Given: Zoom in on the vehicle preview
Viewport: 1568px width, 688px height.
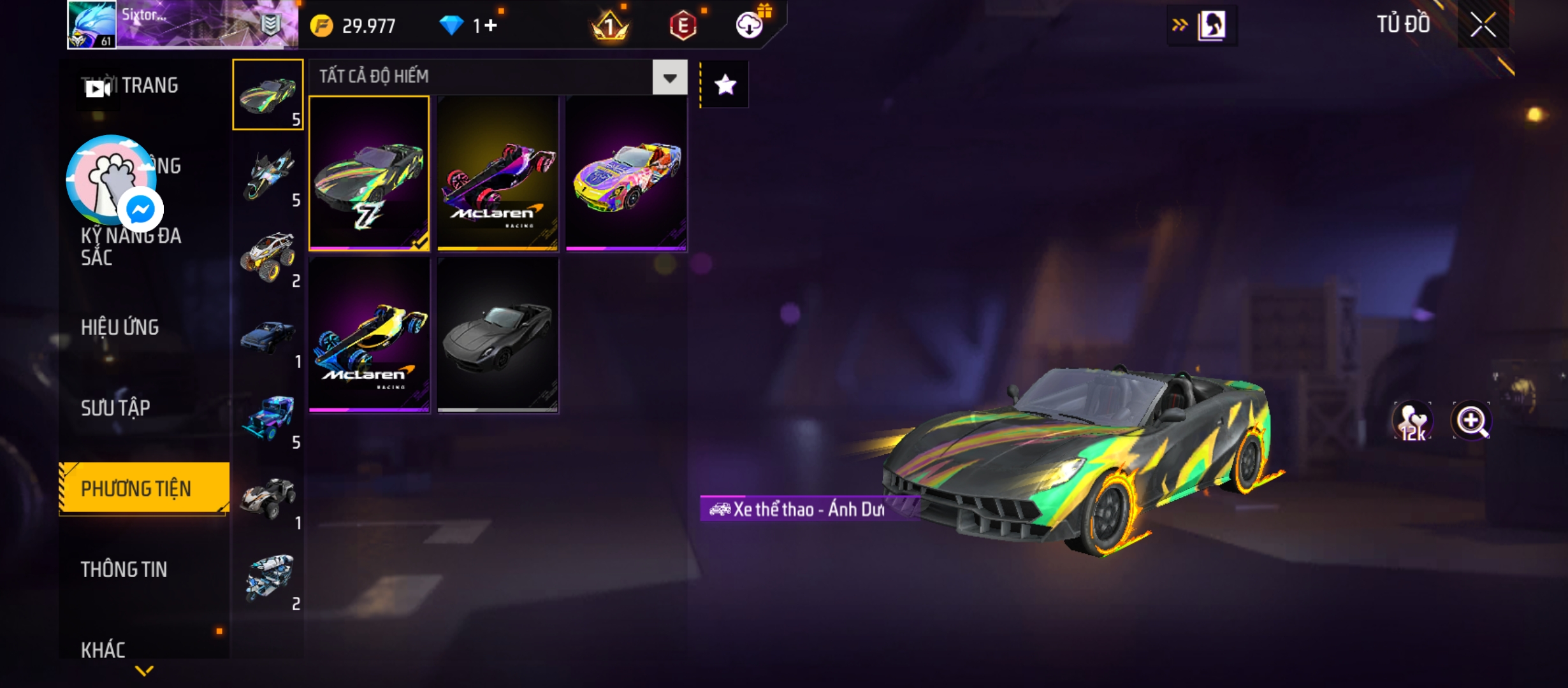Looking at the screenshot, I should click(x=1471, y=421).
